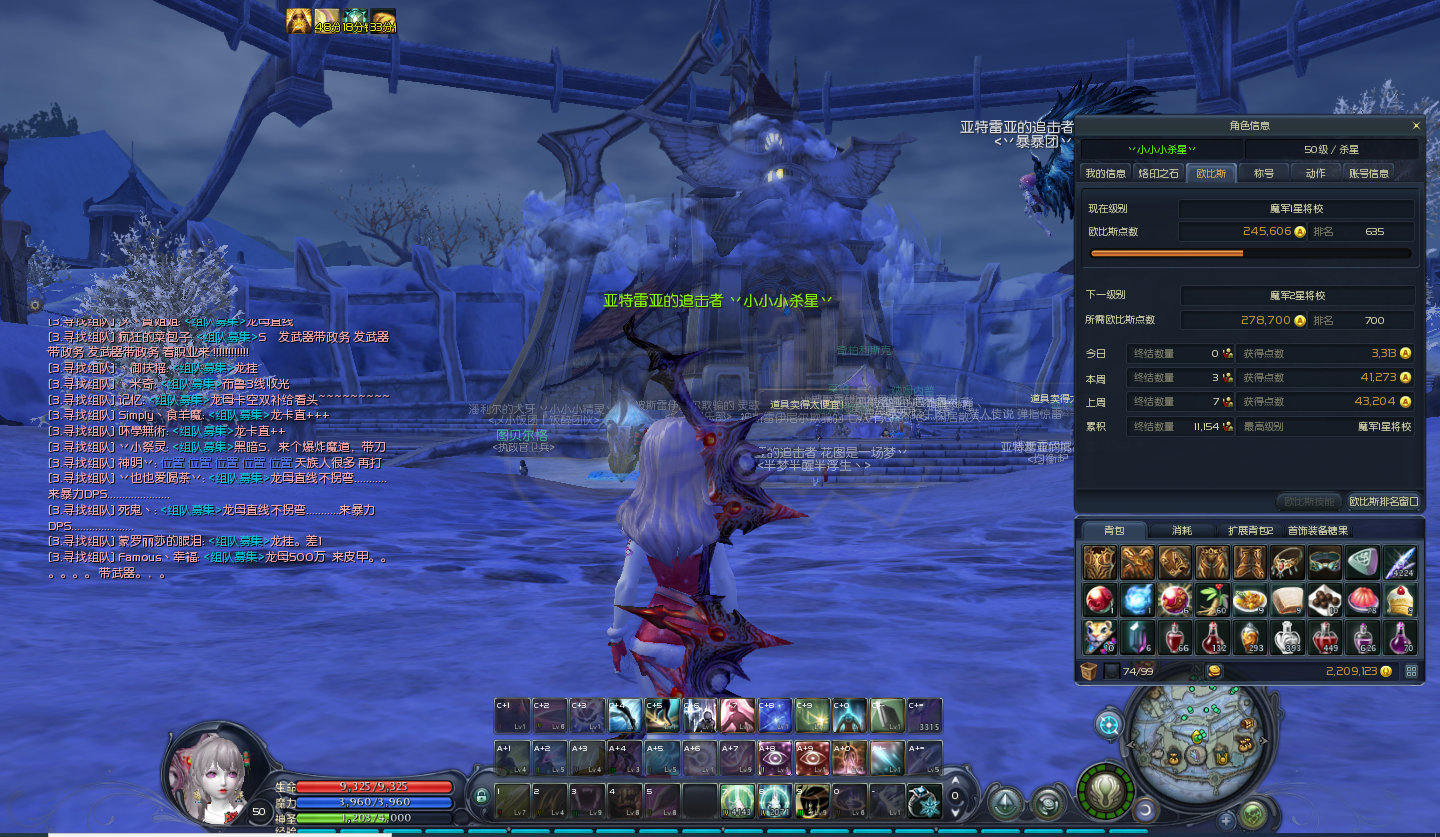Select the 称号 titles tab
Viewport: 1440px width, 837px height.
(x=1264, y=173)
